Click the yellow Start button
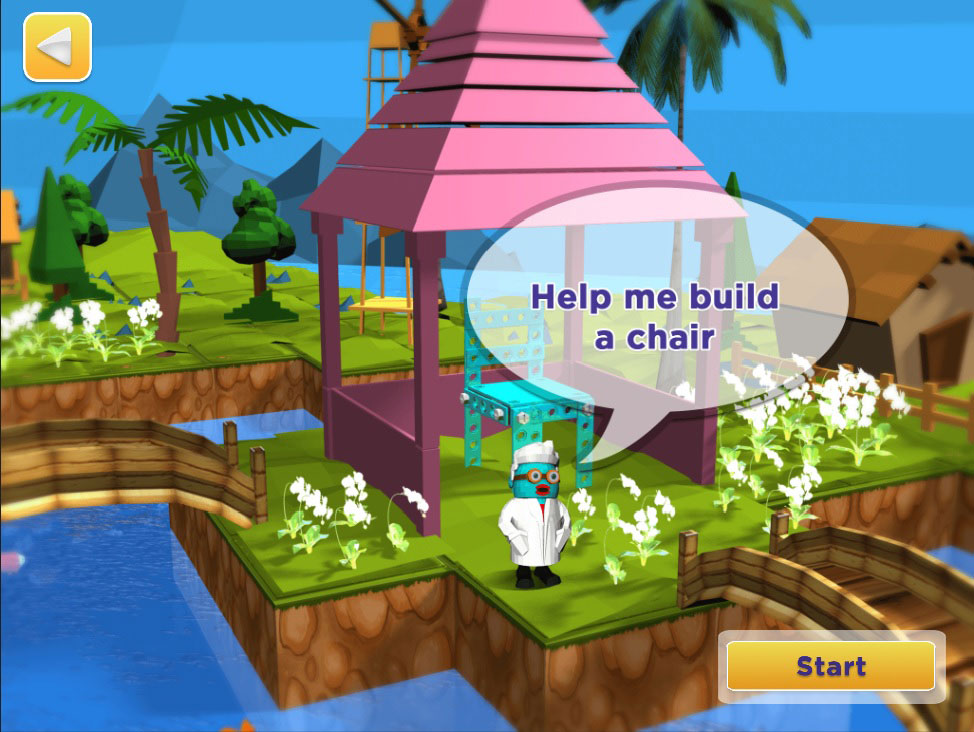 [830, 666]
